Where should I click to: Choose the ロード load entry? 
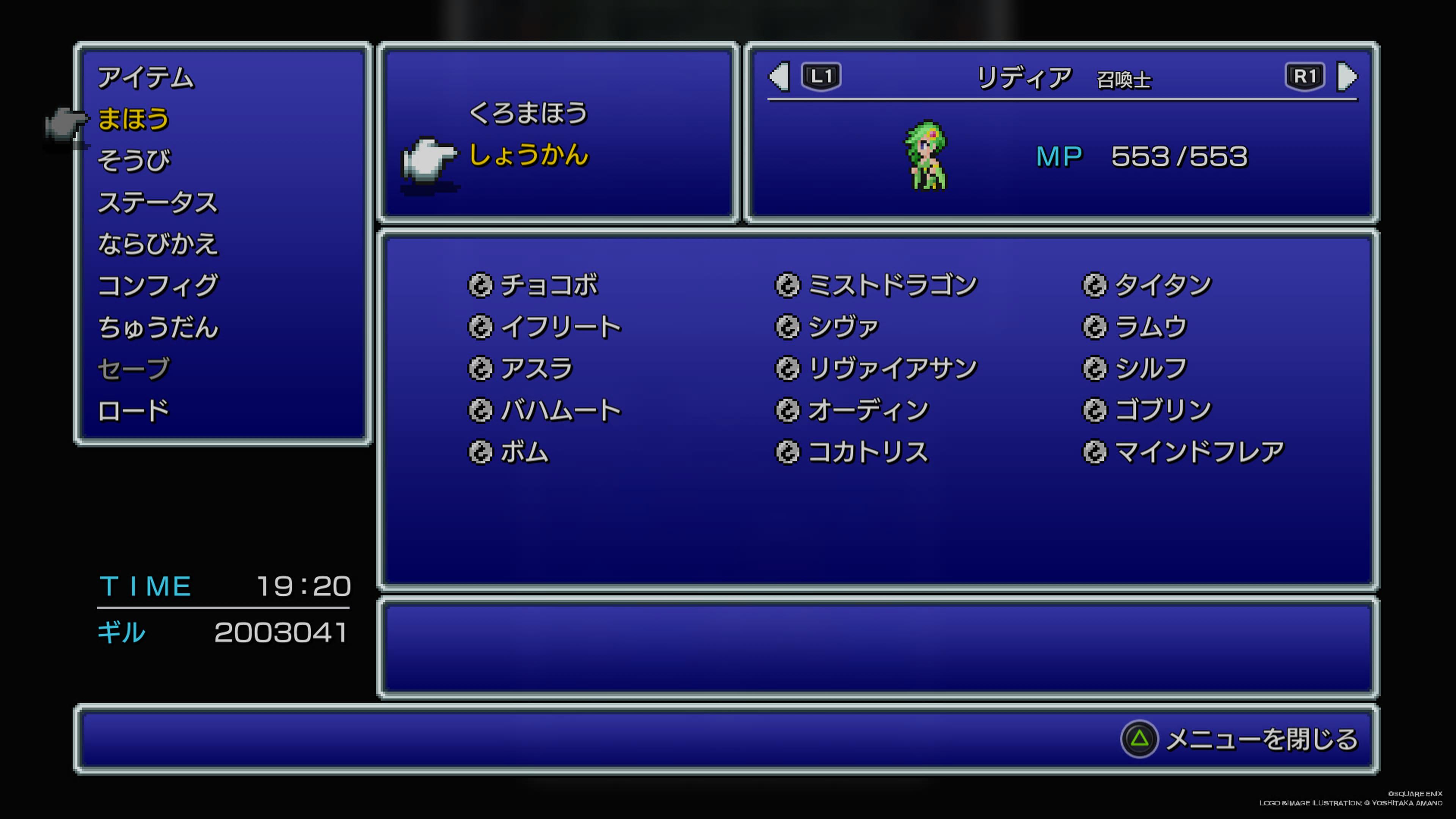pyautogui.click(x=133, y=410)
